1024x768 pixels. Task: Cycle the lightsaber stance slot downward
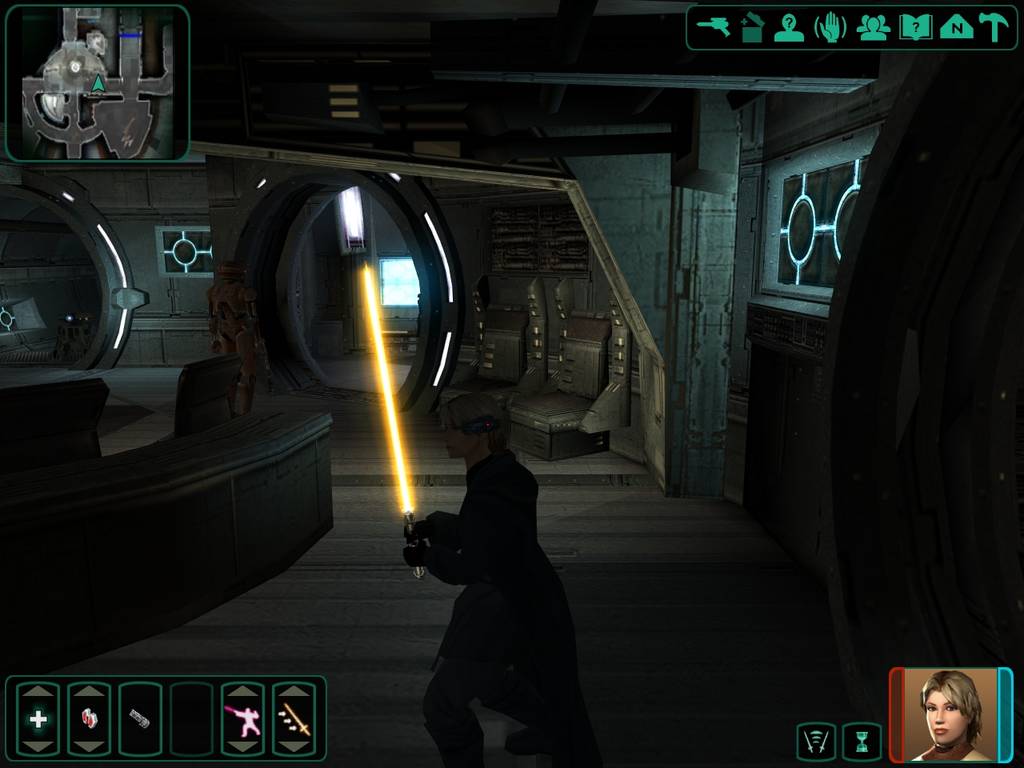click(x=242, y=747)
